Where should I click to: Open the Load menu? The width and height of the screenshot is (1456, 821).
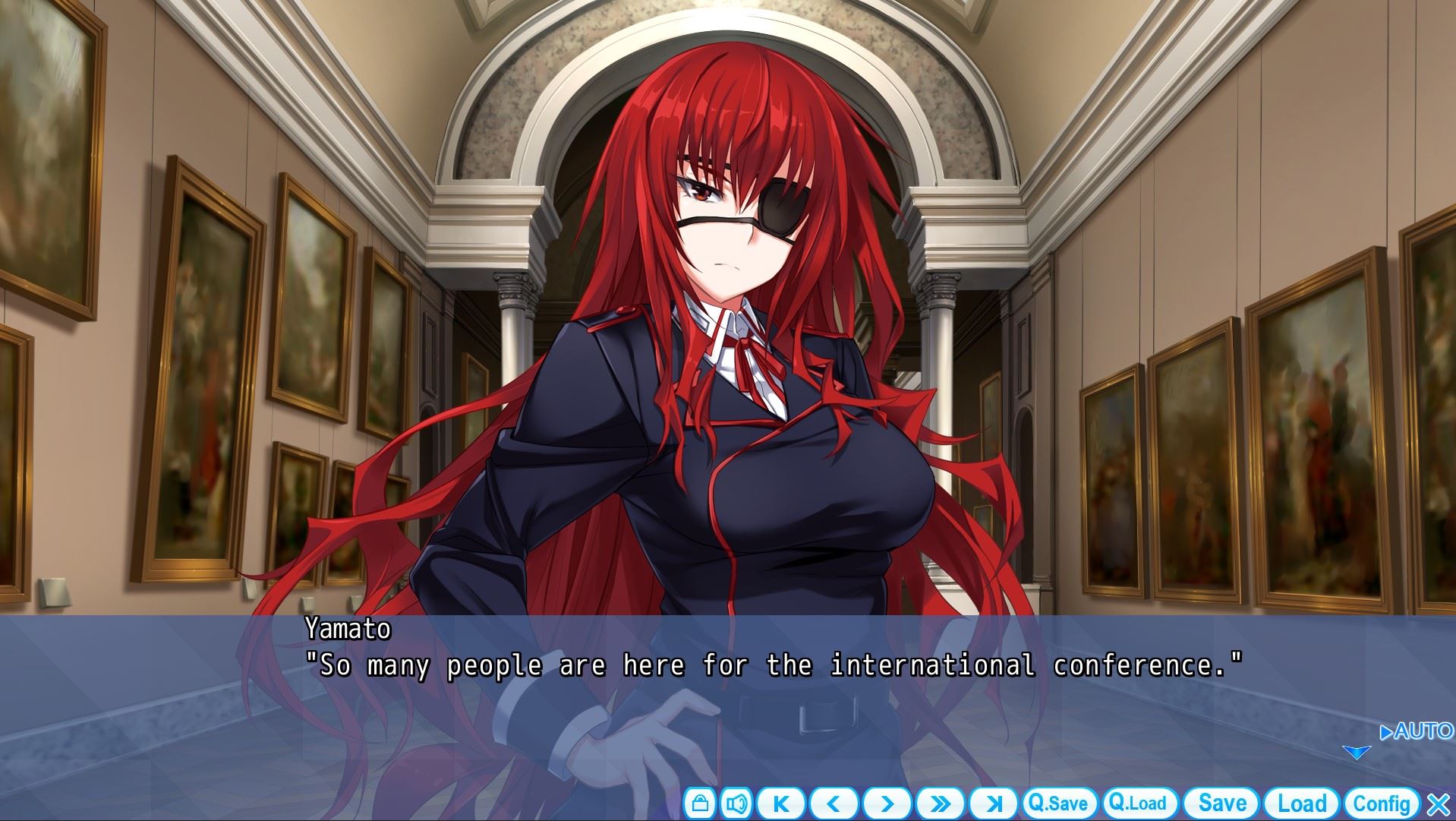click(1302, 804)
